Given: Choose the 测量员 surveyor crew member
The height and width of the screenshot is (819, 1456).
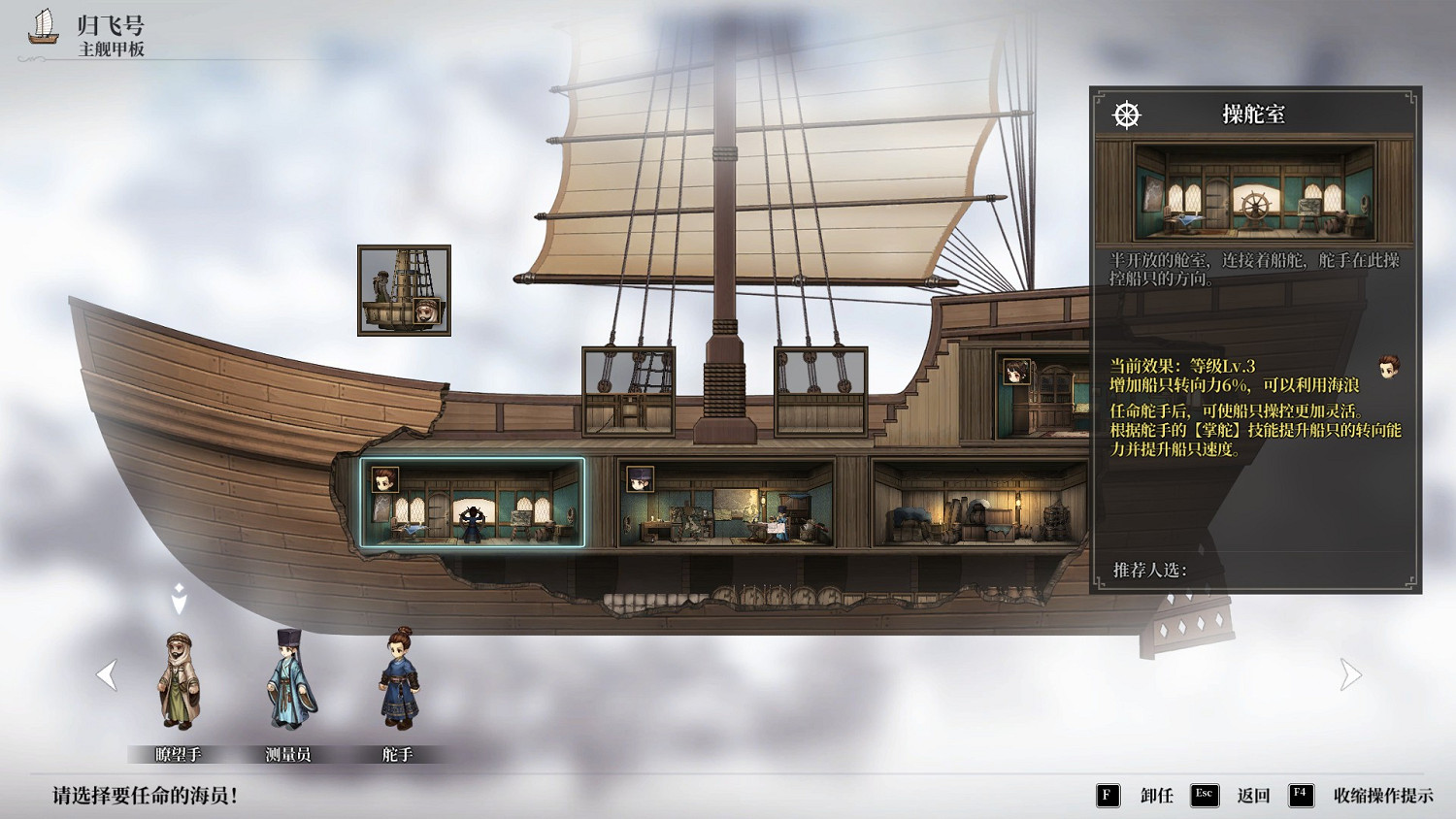Looking at the screenshot, I should tap(289, 682).
